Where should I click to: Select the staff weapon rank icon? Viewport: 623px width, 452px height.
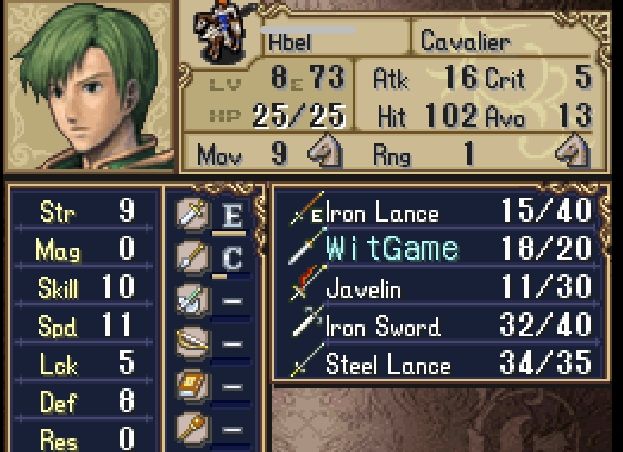click(192, 428)
